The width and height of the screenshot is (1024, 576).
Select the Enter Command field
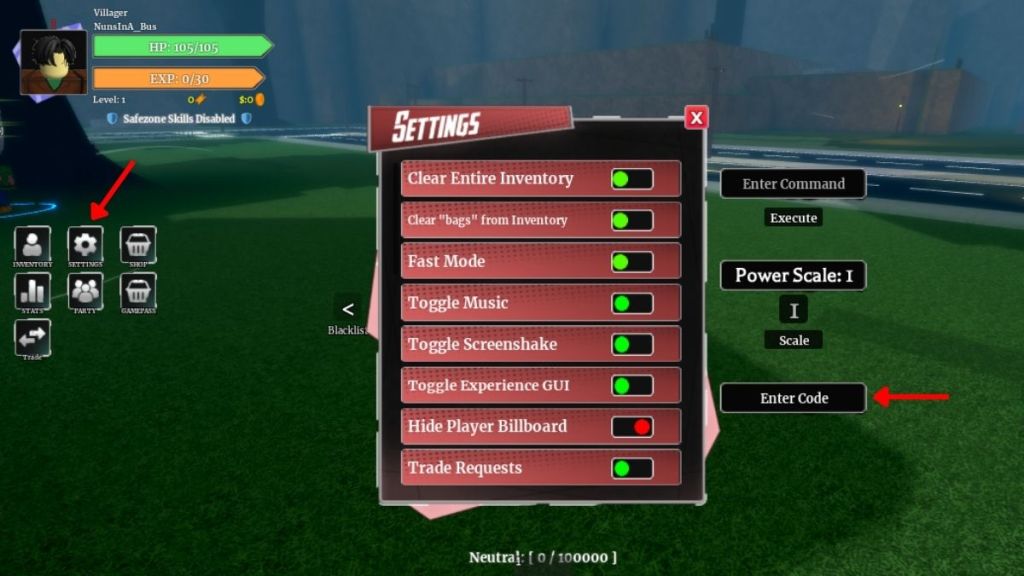tap(793, 184)
